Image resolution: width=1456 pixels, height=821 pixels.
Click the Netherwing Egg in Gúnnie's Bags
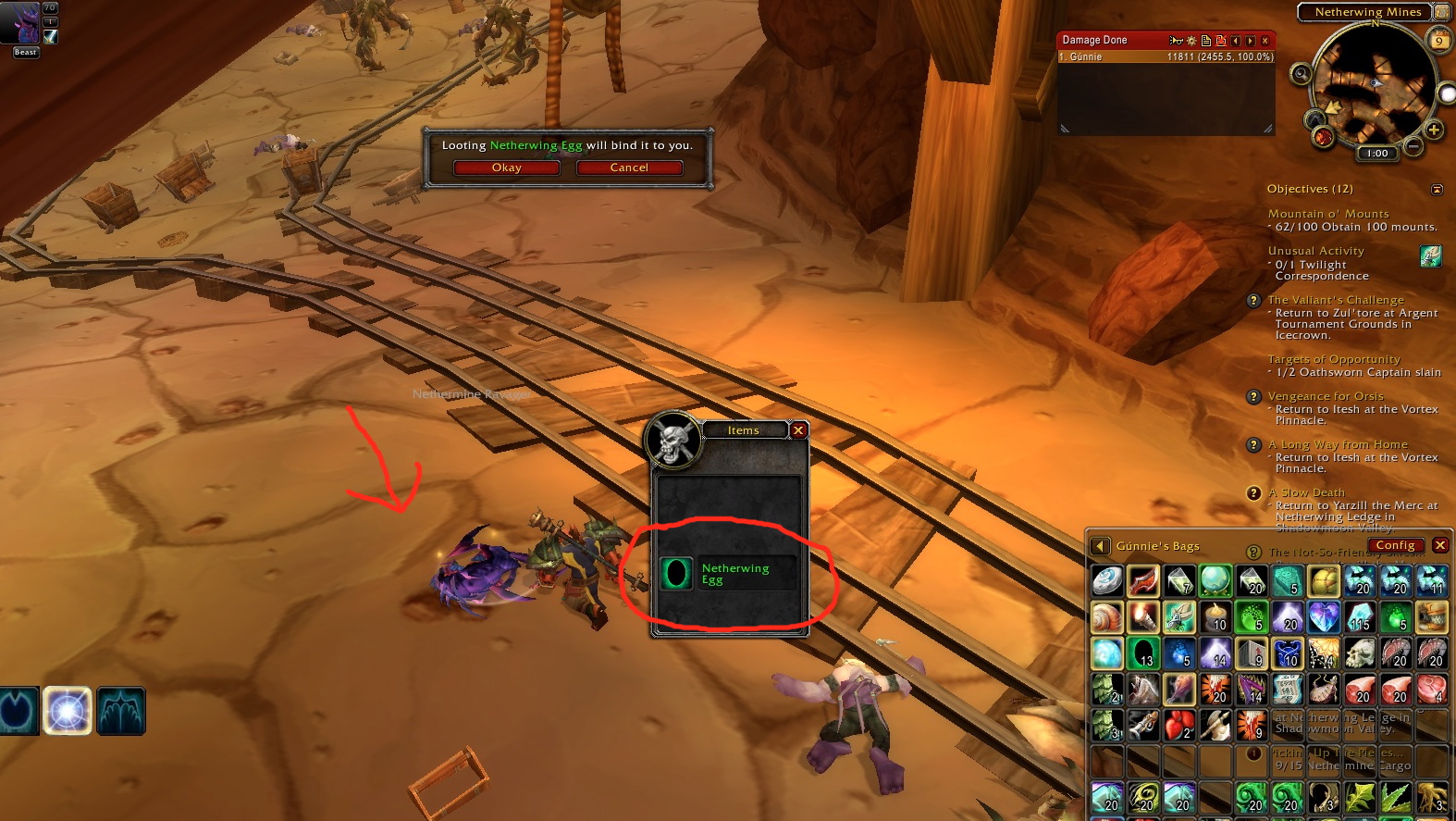coord(1143,653)
